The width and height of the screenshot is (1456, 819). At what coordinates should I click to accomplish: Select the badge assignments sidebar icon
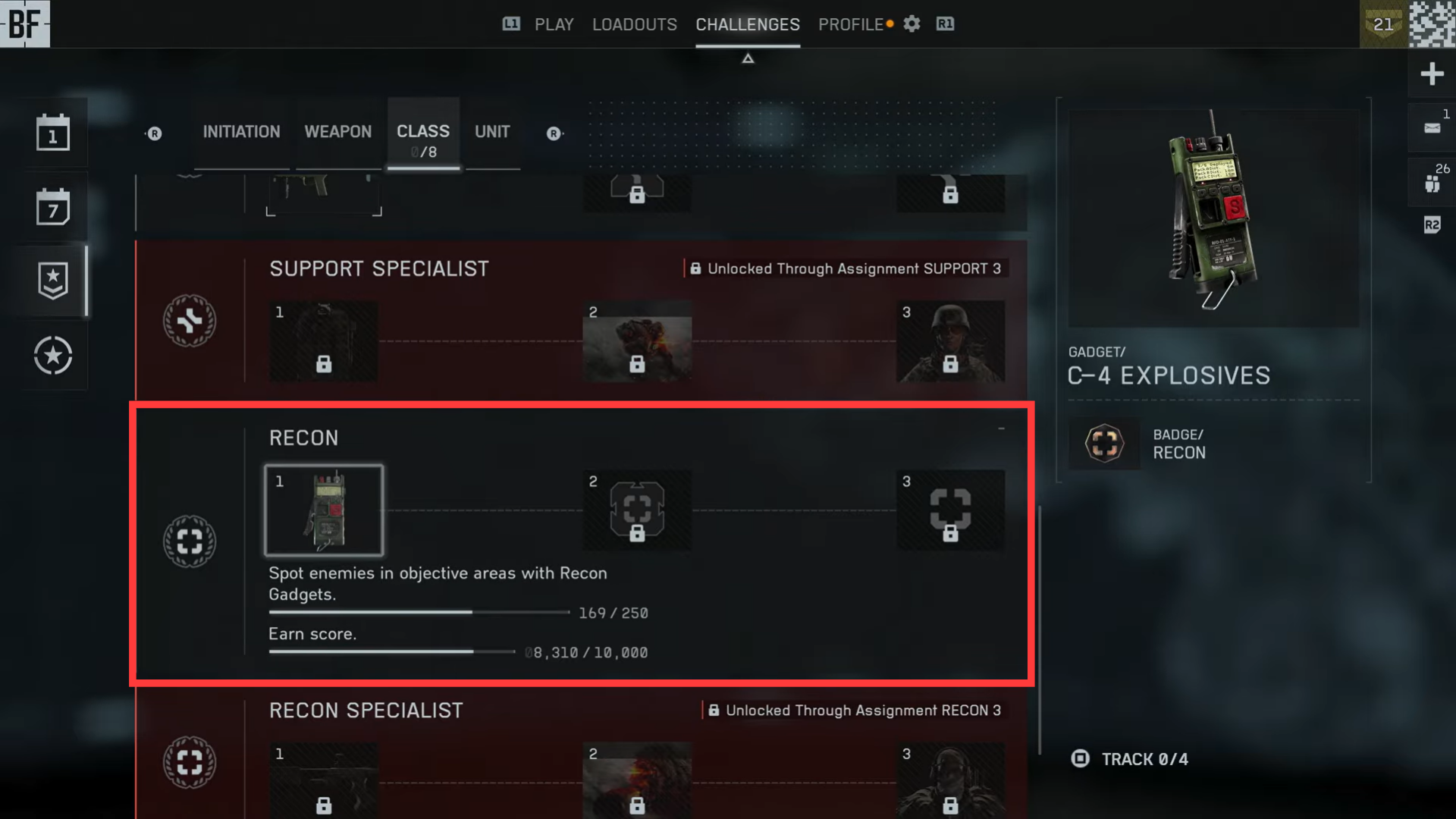pyautogui.click(x=53, y=281)
